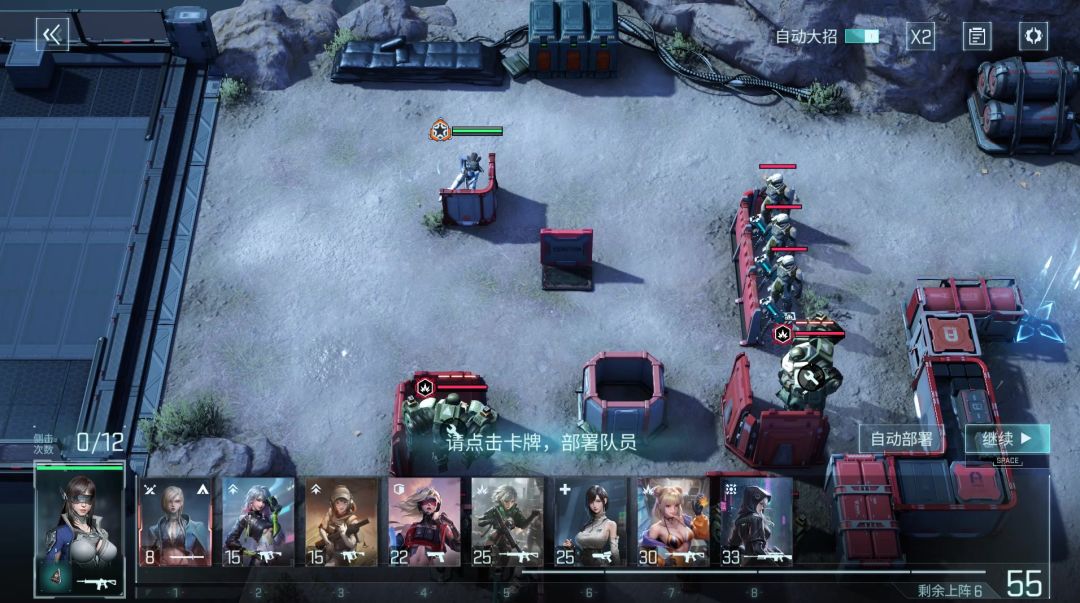Toggle the 自动大招 auto-ultimate switch

(x=861, y=36)
